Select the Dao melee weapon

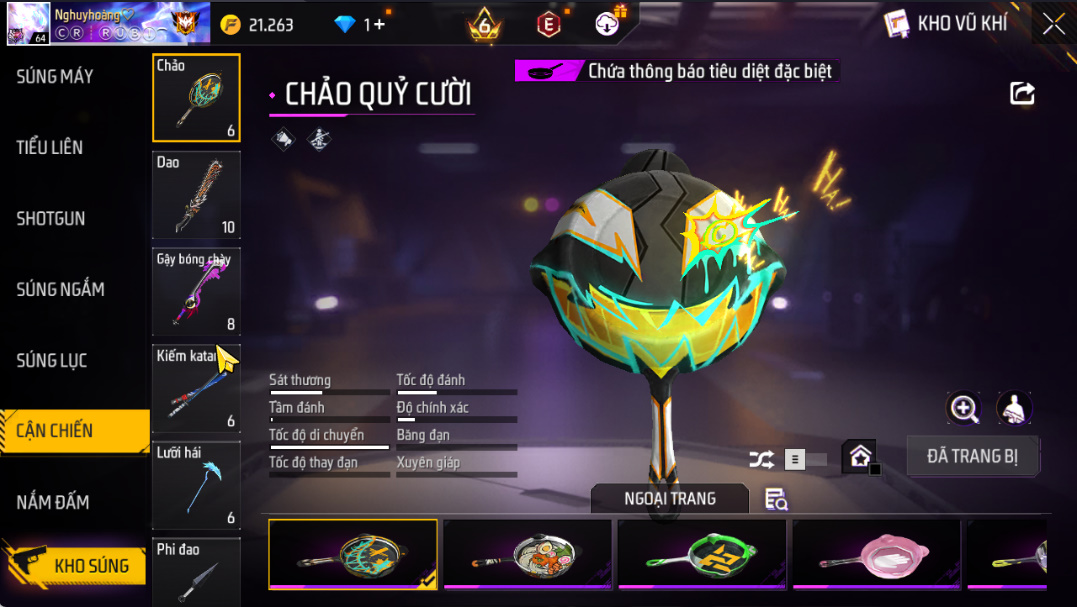point(196,195)
